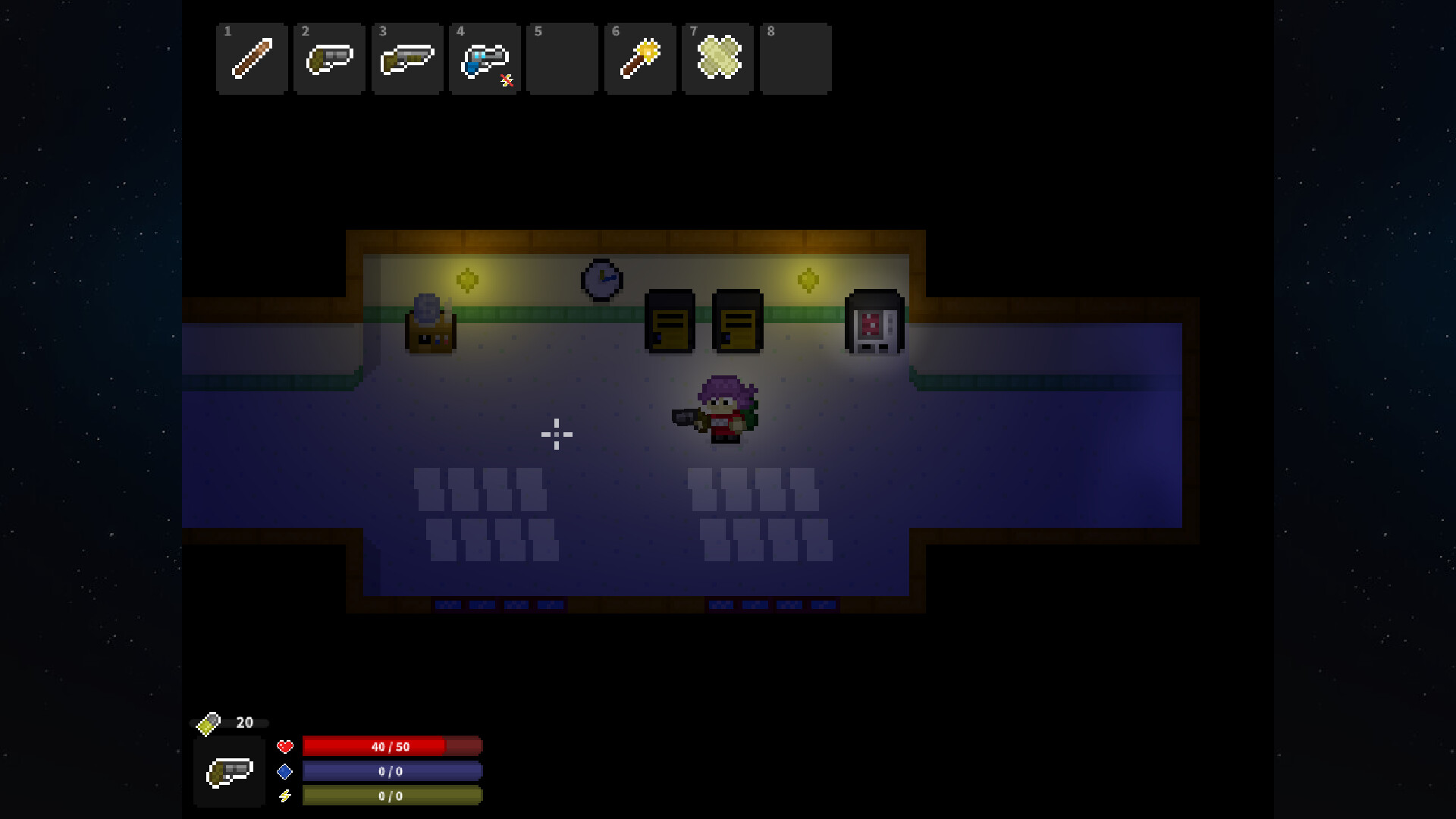Use the bandages in hotbar slot 7
Viewport: 1456px width, 819px height.
(x=717, y=58)
